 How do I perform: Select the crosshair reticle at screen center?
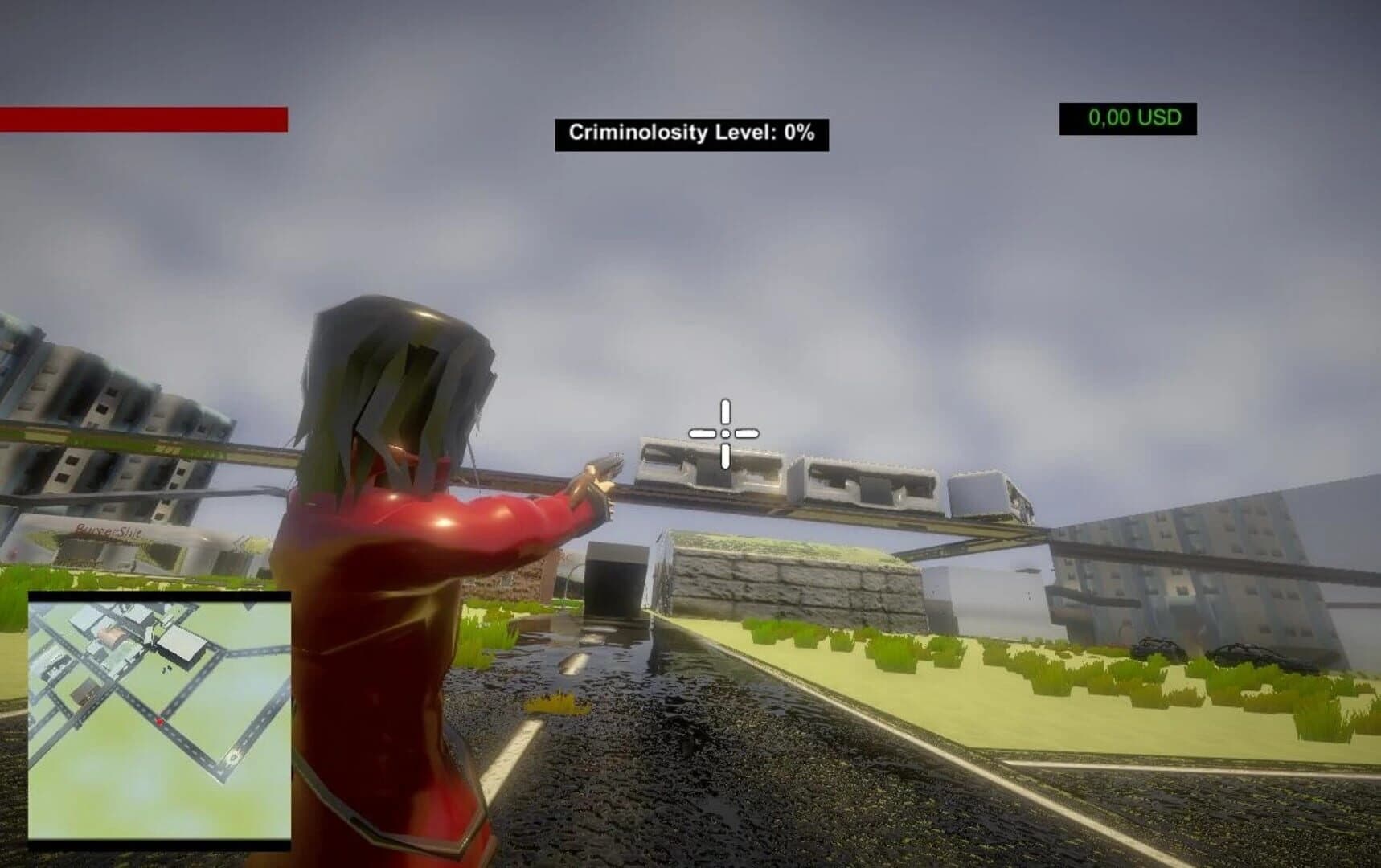tap(724, 432)
